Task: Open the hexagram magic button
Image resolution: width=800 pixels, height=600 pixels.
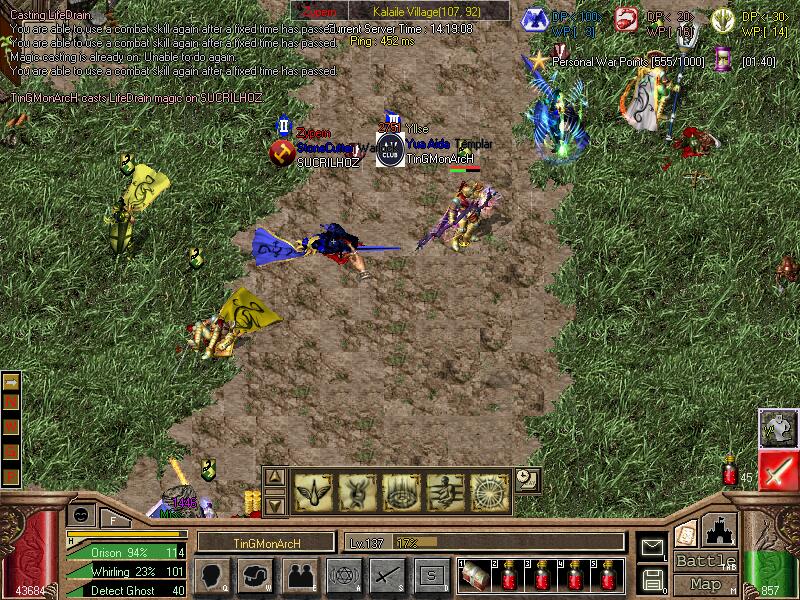Action: 343,575
